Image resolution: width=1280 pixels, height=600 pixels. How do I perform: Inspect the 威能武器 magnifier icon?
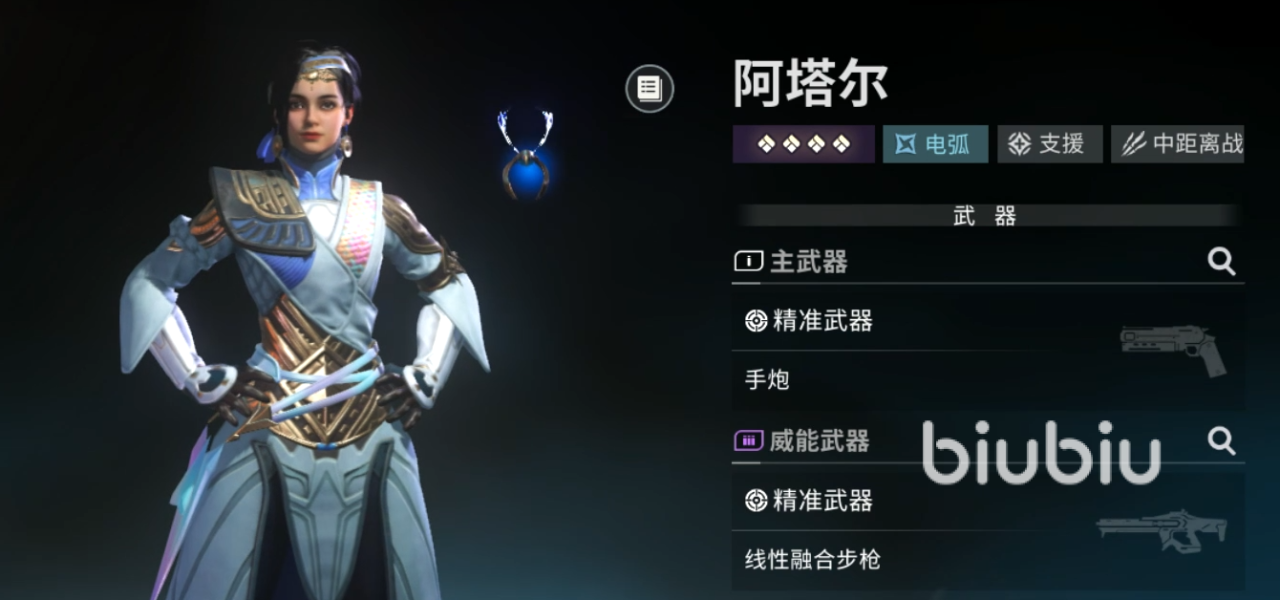click(1221, 441)
